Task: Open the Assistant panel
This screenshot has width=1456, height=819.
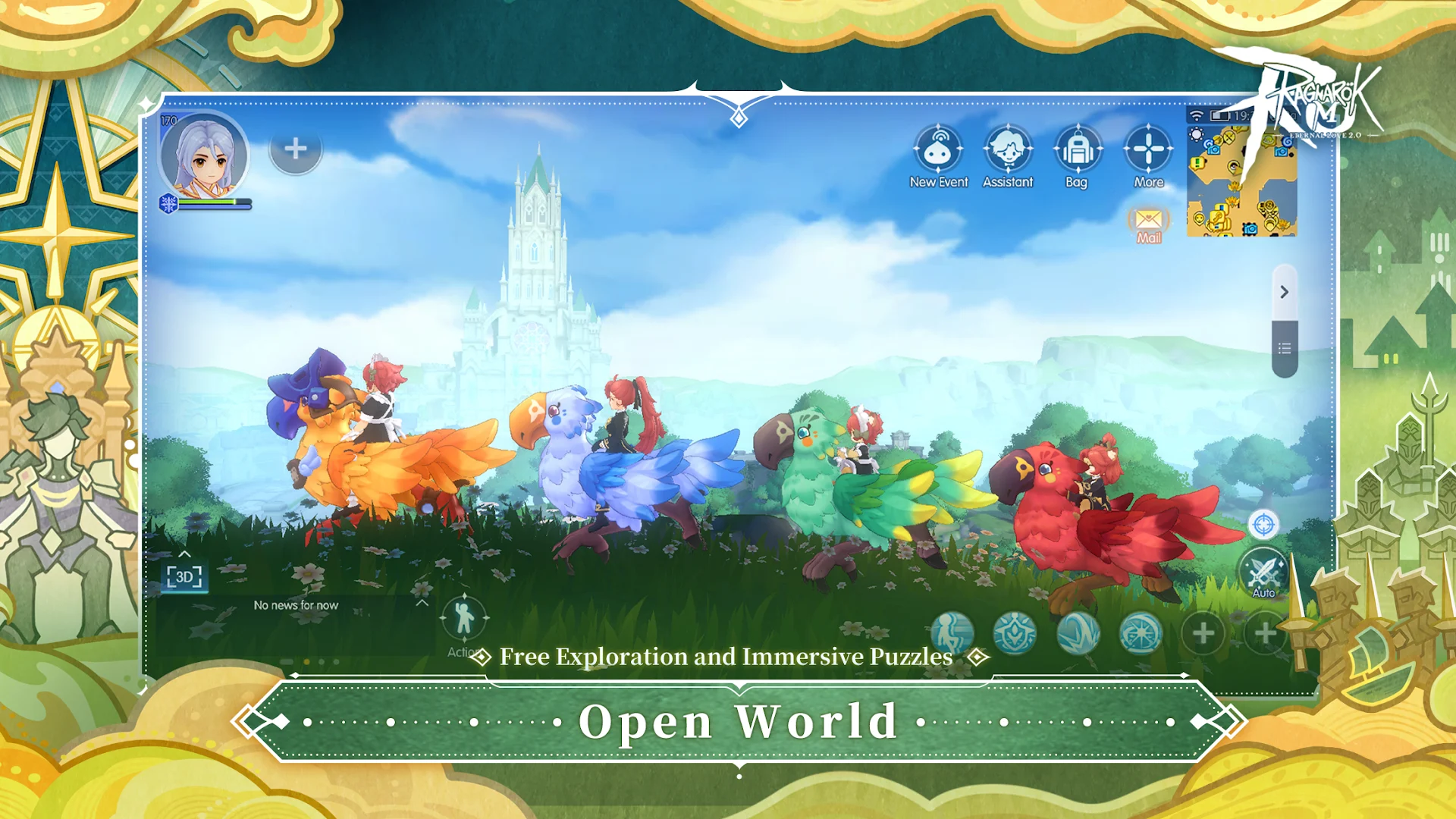Action: [x=1008, y=149]
